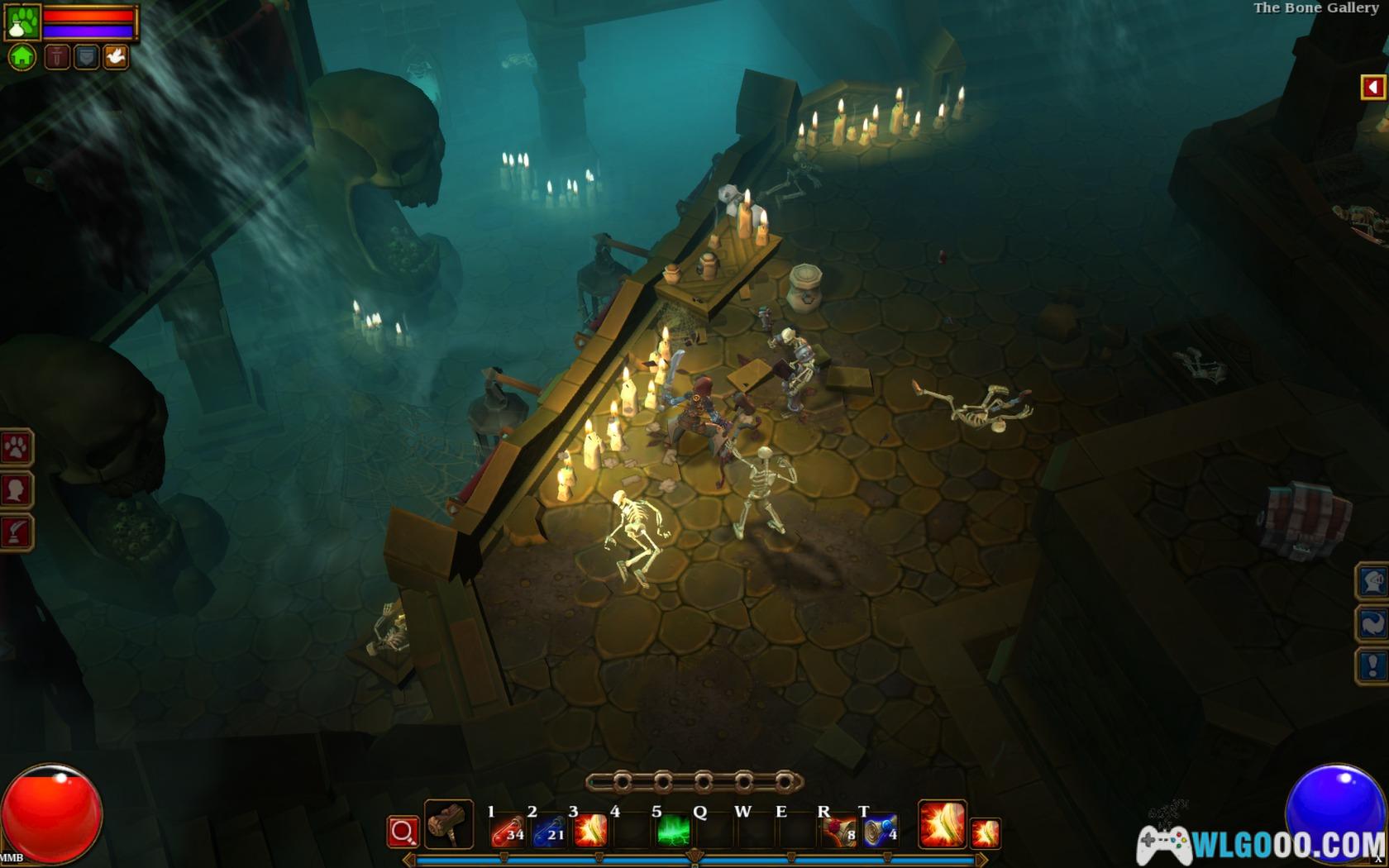Image resolution: width=1389 pixels, height=868 pixels.
Task: Use the blue scroll in slot T
Action: 881,831
